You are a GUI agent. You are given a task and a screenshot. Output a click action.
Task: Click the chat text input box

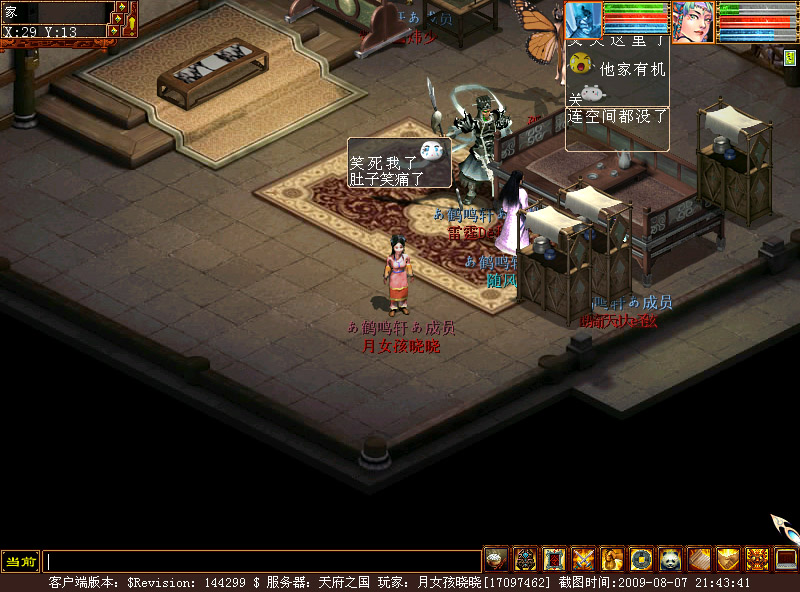262,561
